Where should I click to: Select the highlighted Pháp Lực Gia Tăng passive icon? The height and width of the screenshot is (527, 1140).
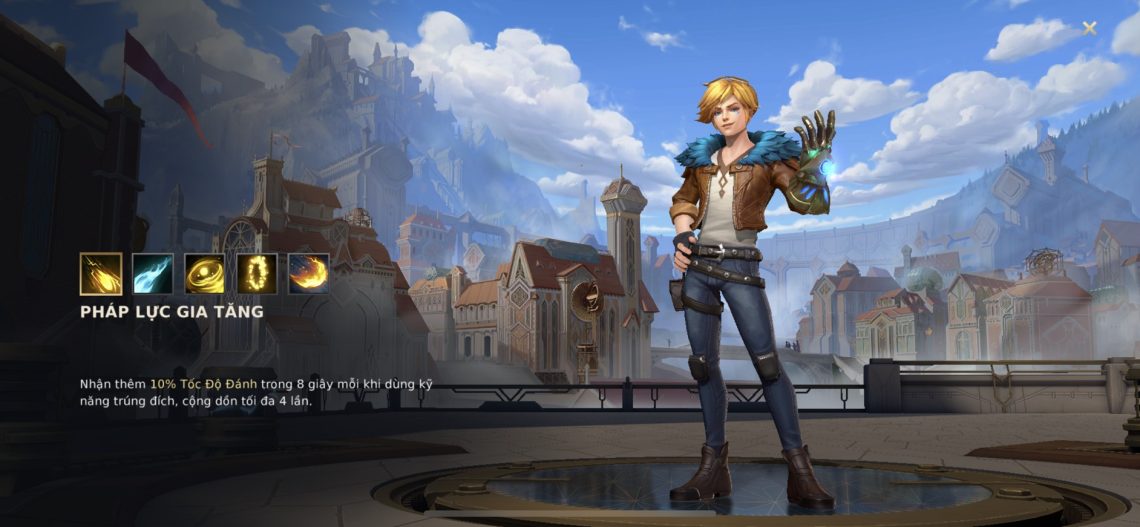101,273
